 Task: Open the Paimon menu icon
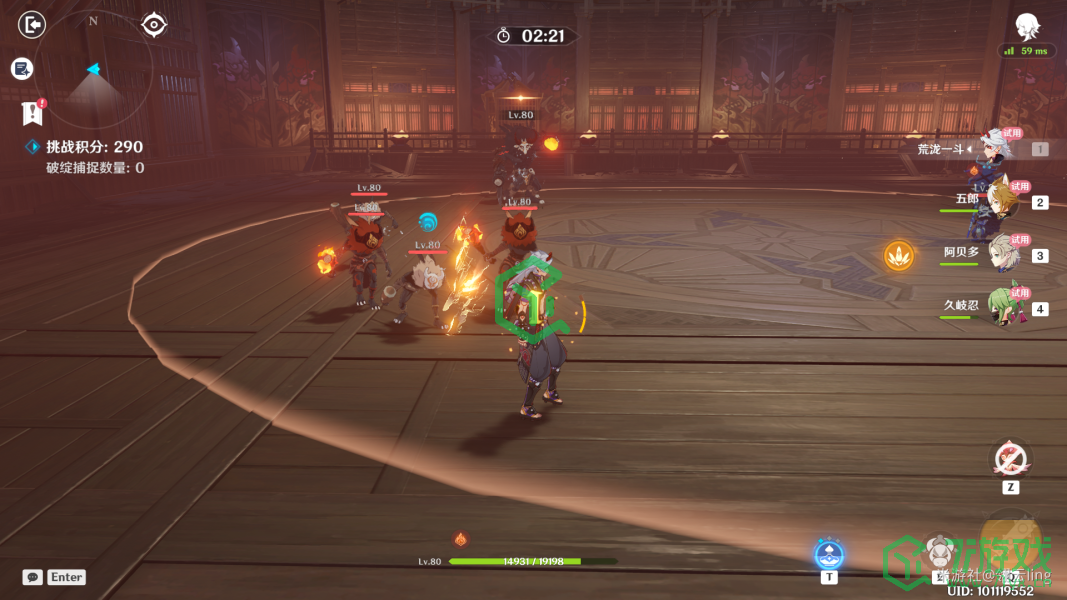click(1027, 26)
